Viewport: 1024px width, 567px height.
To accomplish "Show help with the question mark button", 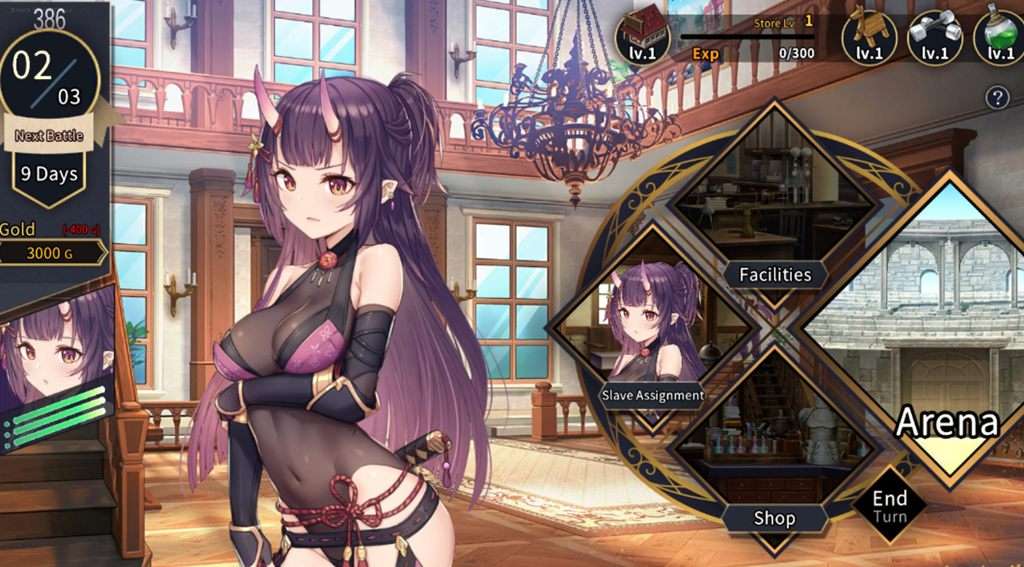I will tap(996, 97).
